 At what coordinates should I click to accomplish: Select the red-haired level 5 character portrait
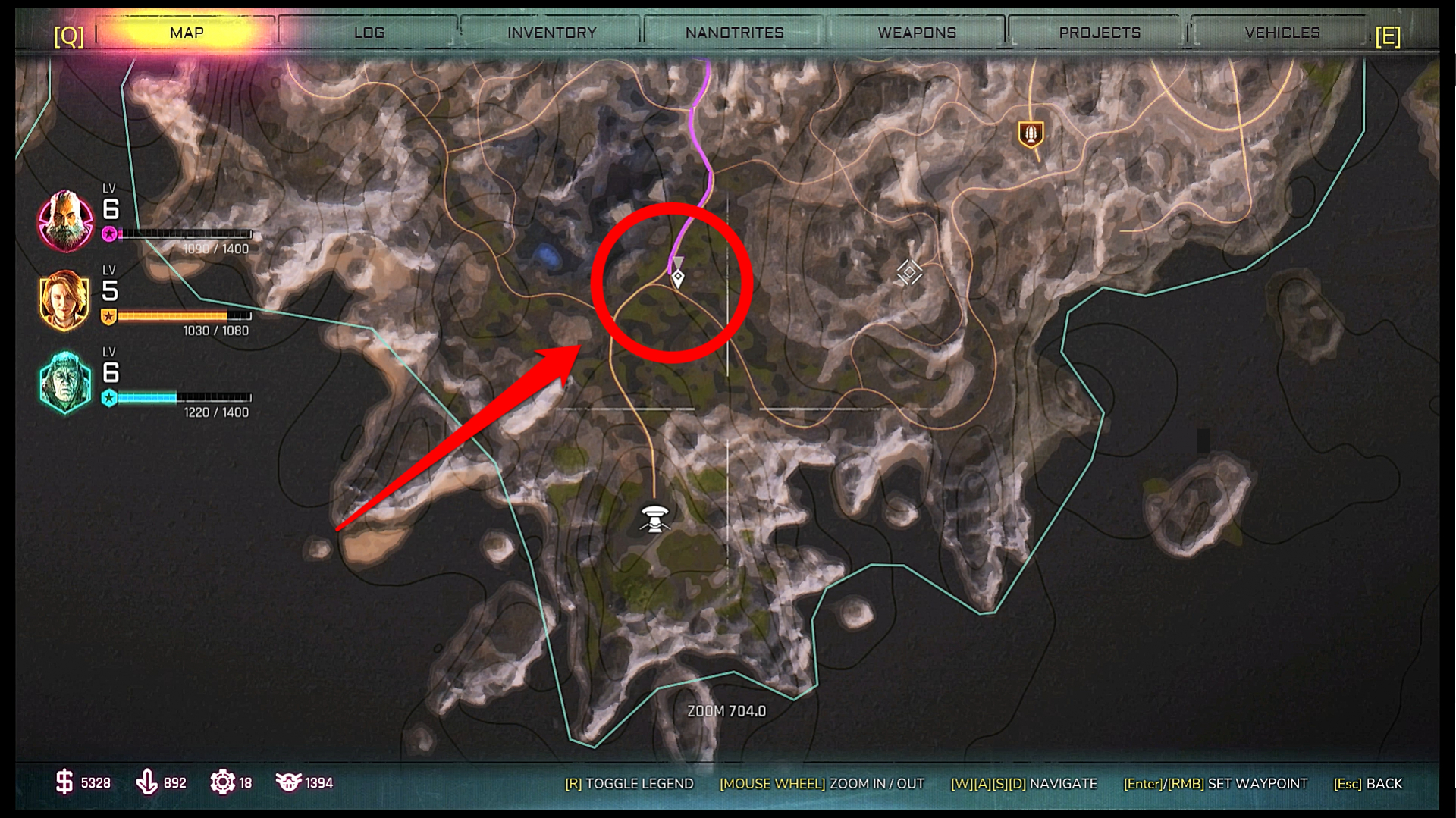coord(65,301)
